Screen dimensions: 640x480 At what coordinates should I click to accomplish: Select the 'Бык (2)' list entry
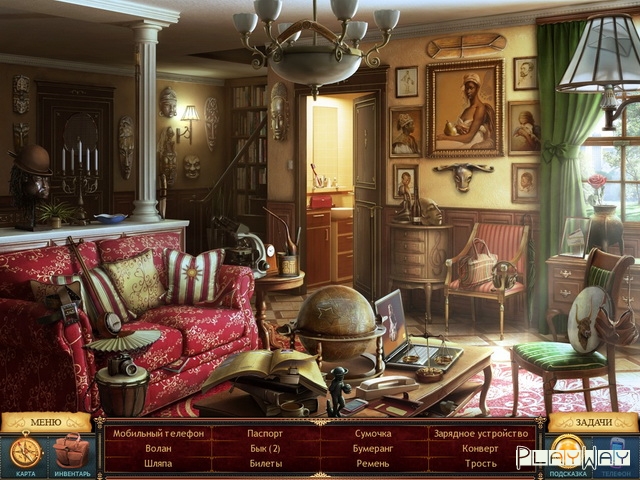tap(265, 449)
